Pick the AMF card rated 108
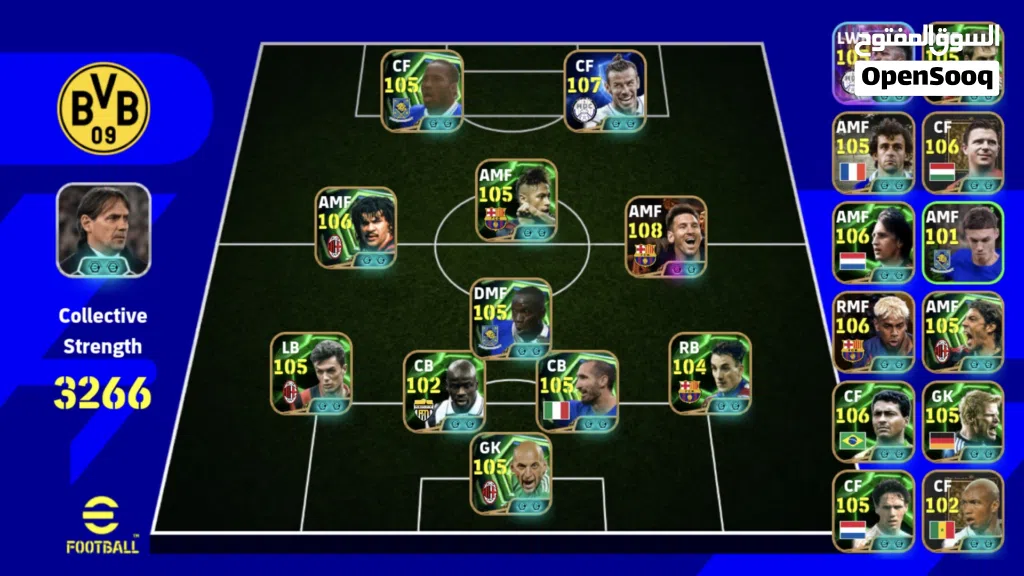This screenshot has width=1024, height=576. pos(666,236)
